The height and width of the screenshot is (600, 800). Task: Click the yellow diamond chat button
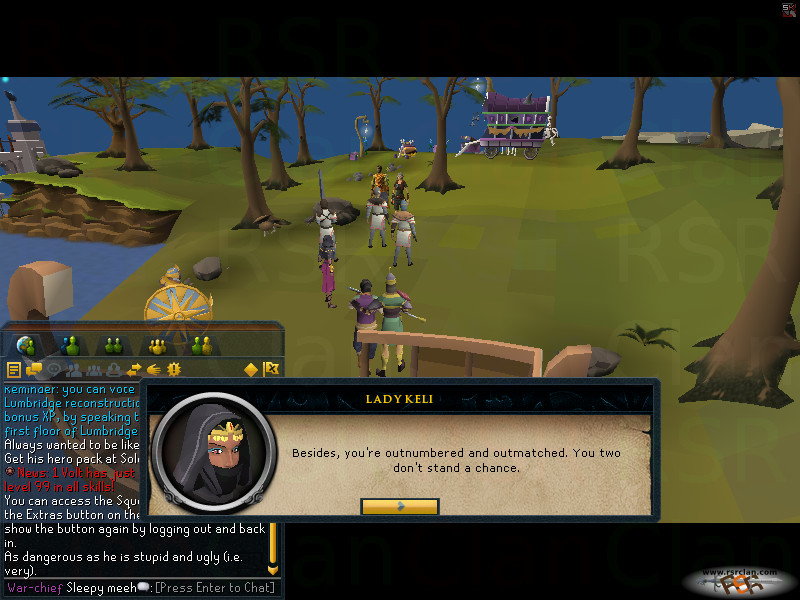click(x=251, y=370)
